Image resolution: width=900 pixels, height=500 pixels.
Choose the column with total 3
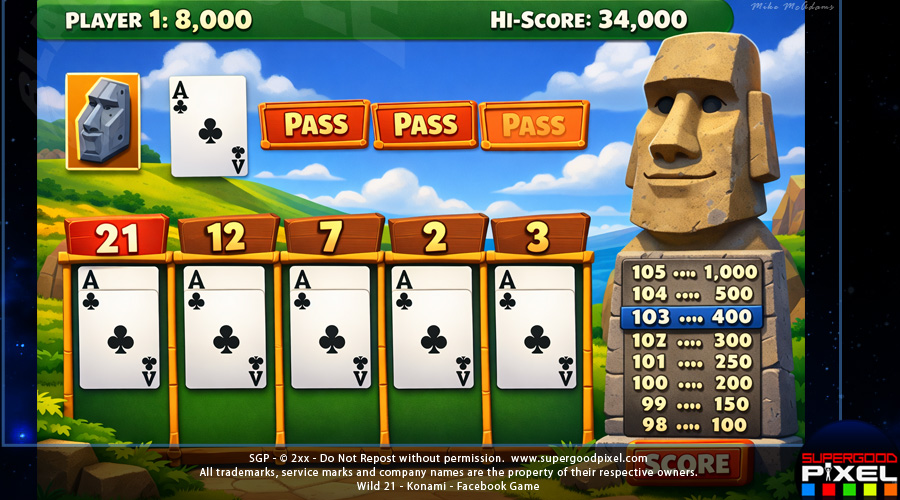tap(536, 330)
